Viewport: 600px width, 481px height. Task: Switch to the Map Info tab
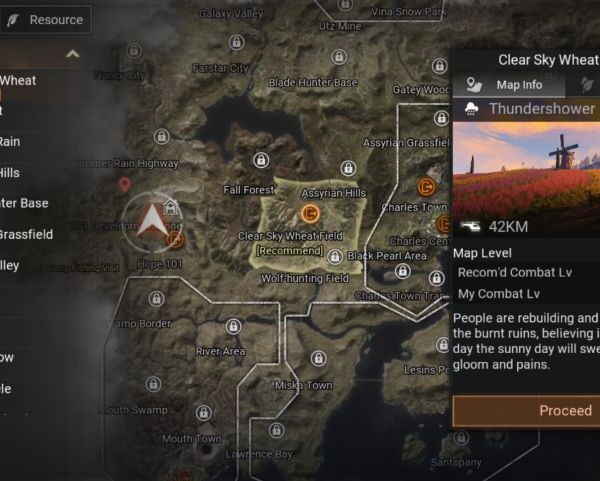[507, 85]
